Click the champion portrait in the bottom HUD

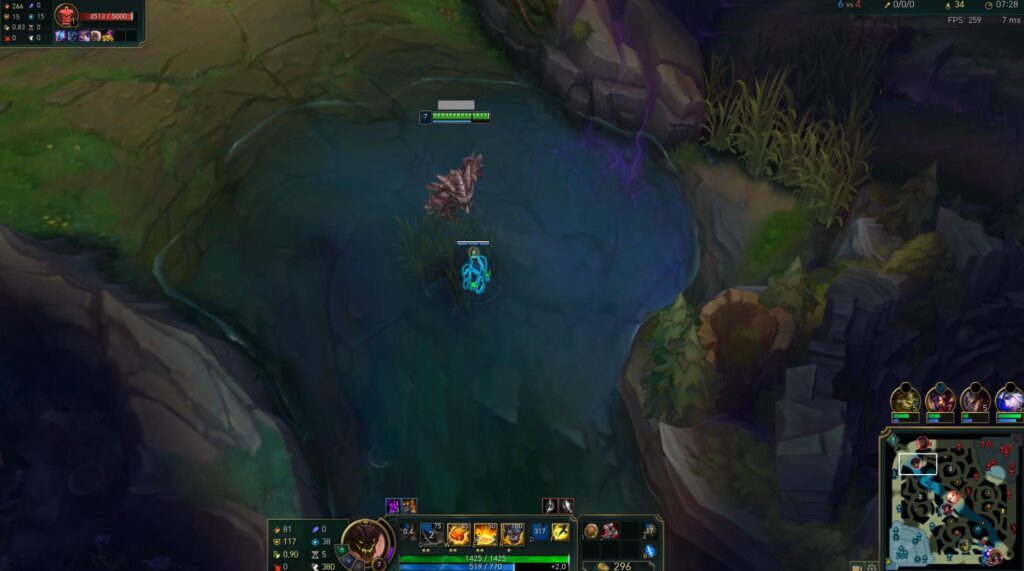coord(366,542)
